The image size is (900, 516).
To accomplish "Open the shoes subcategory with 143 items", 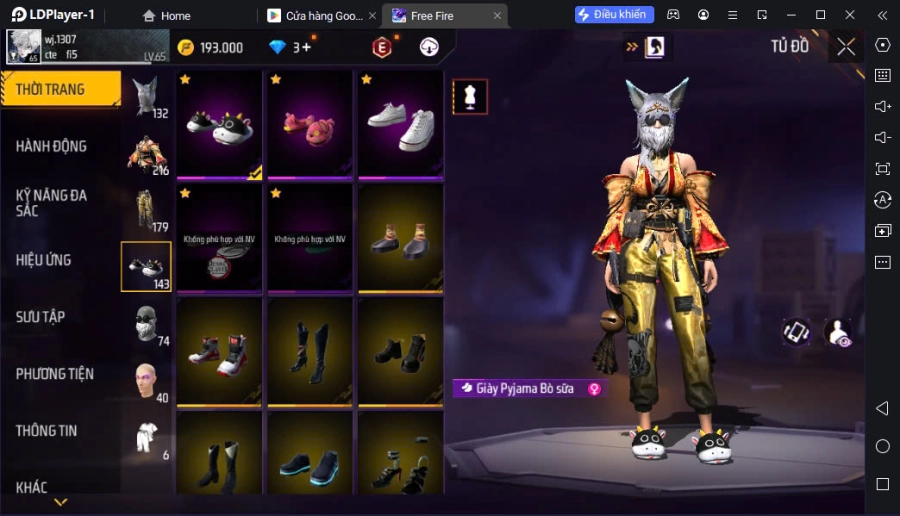I will [146, 267].
